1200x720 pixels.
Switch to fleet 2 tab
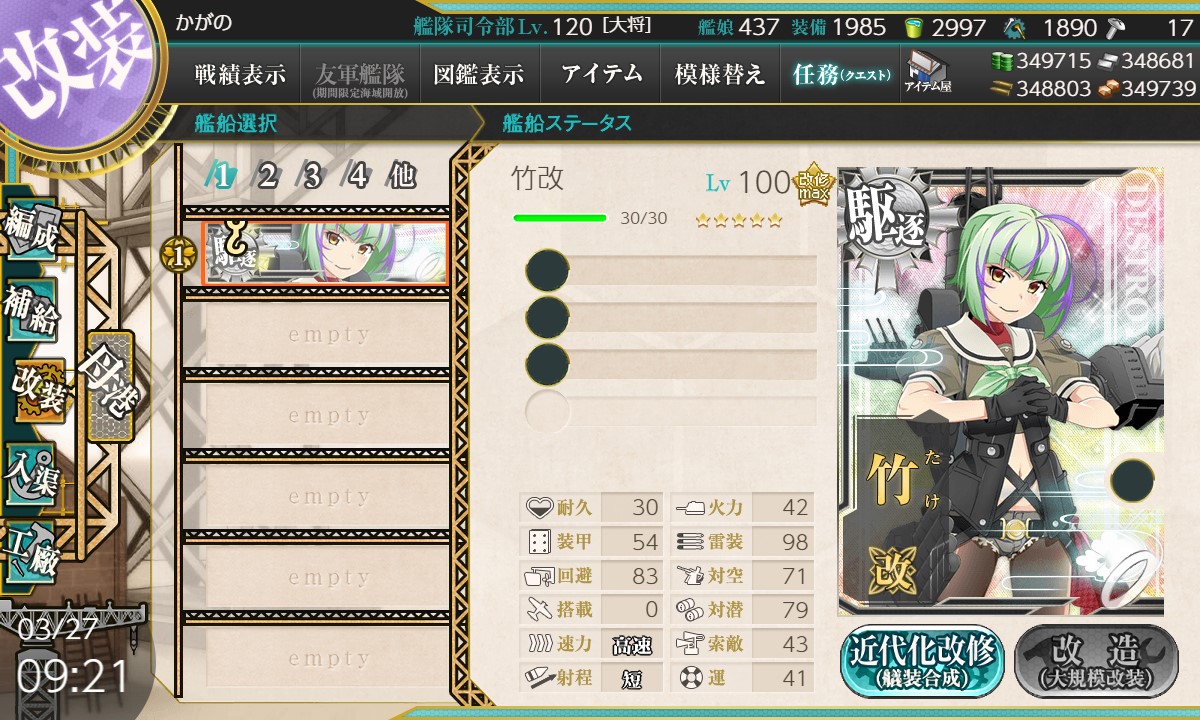(x=268, y=177)
